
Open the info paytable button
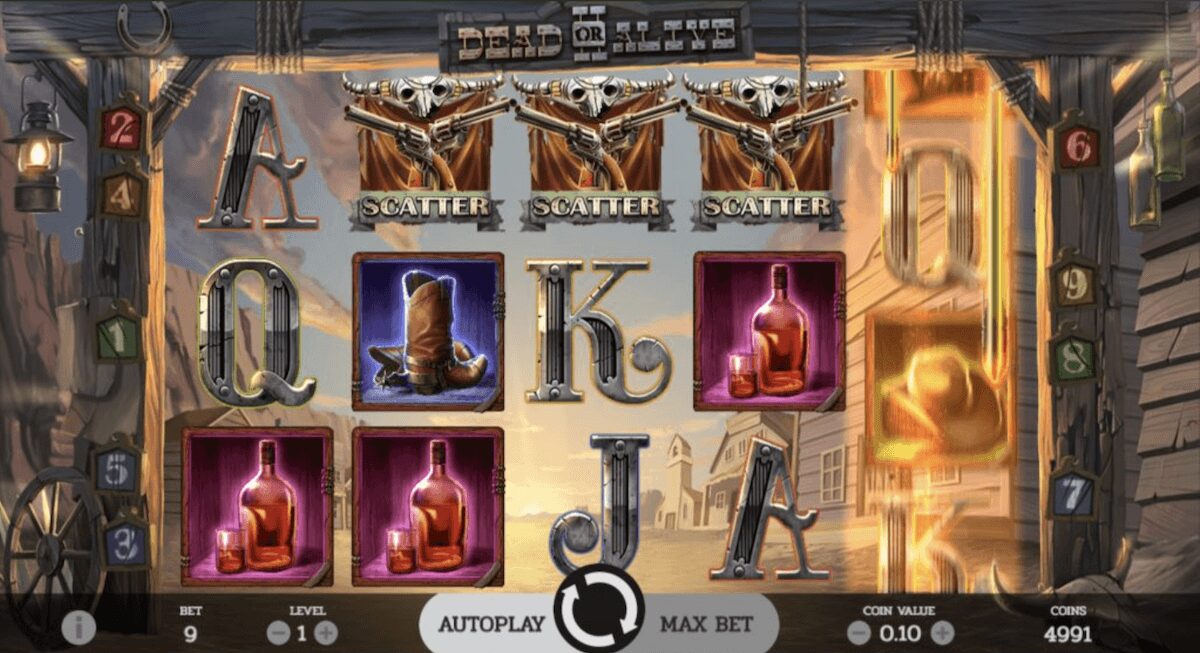79,627
